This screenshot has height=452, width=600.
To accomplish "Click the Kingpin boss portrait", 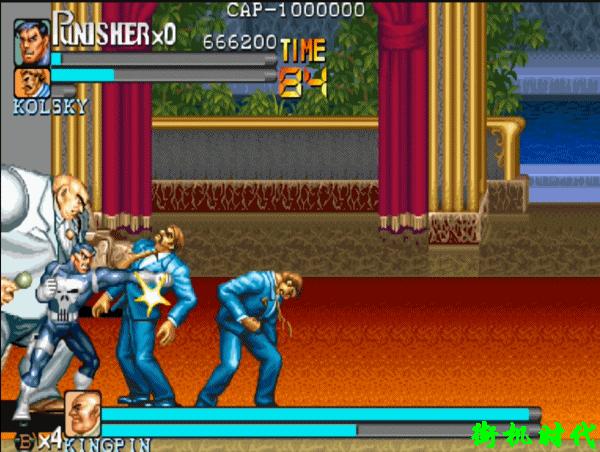I will [82, 412].
